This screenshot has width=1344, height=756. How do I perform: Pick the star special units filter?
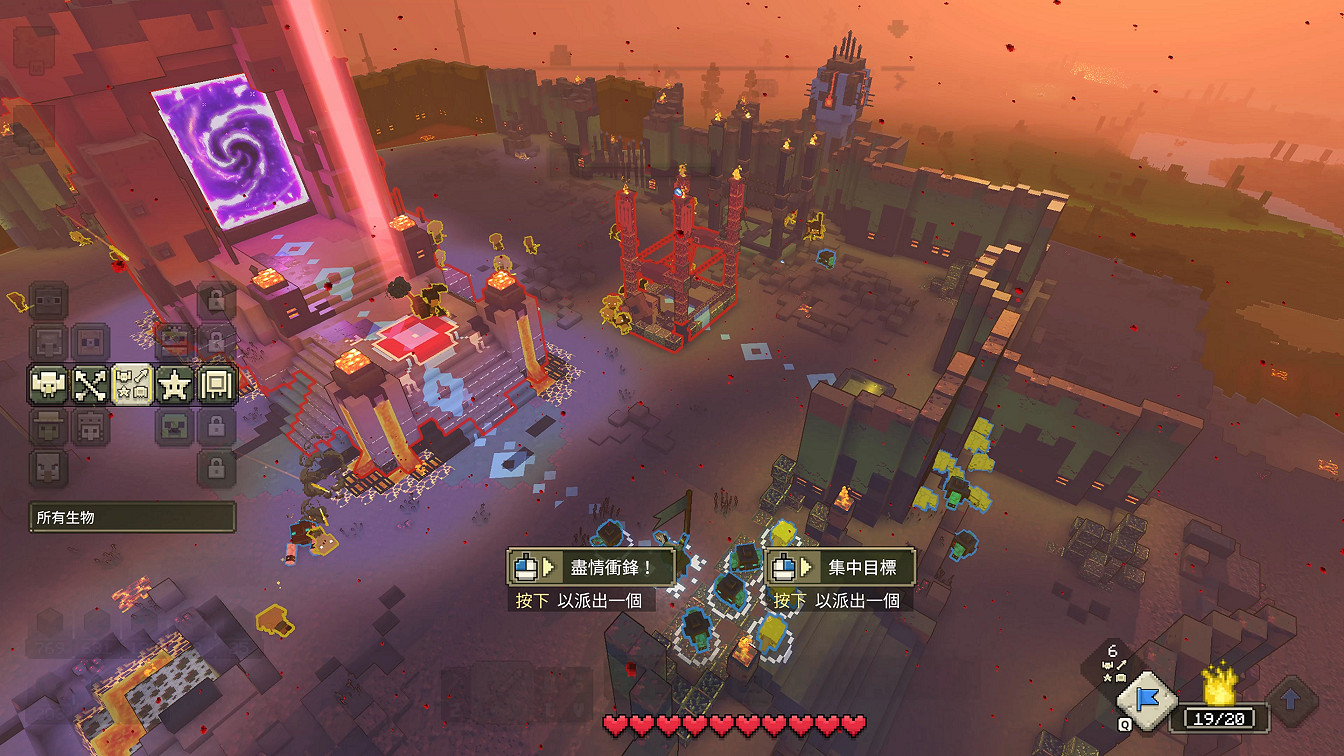click(x=174, y=384)
